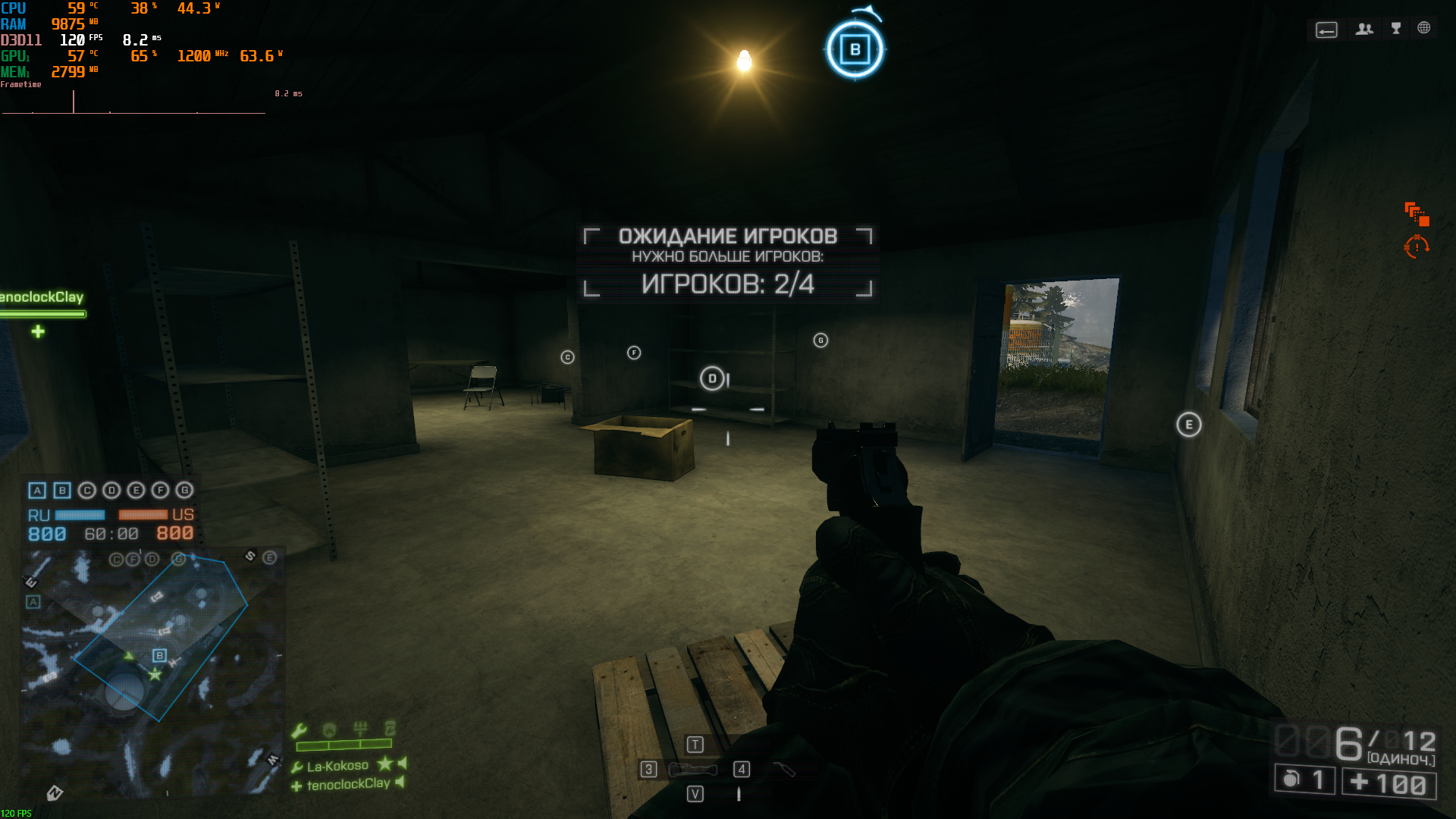The image size is (1456, 819).
Task: Select gadget slot 3 in the weapon bar
Action: click(x=648, y=770)
